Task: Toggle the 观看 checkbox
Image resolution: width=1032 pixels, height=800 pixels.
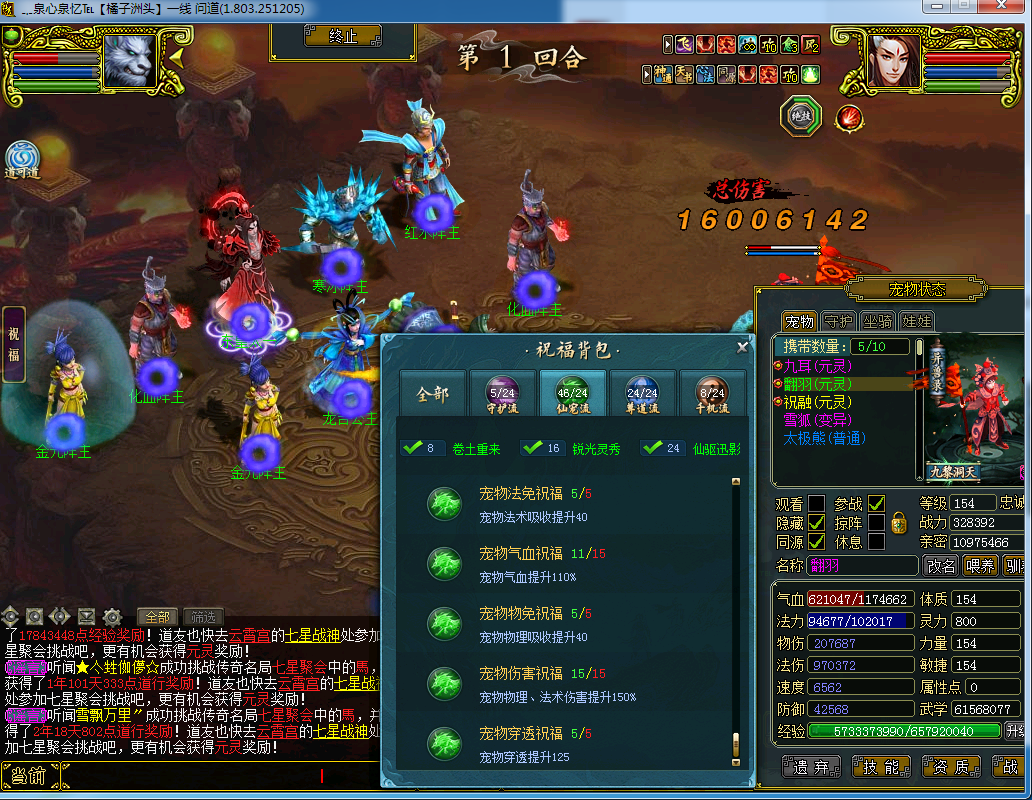Action: pyautogui.click(x=817, y=503)
